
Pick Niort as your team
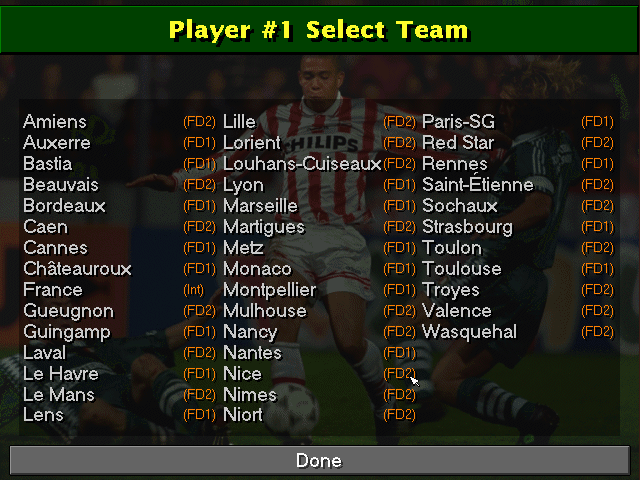tap(243, 416)
